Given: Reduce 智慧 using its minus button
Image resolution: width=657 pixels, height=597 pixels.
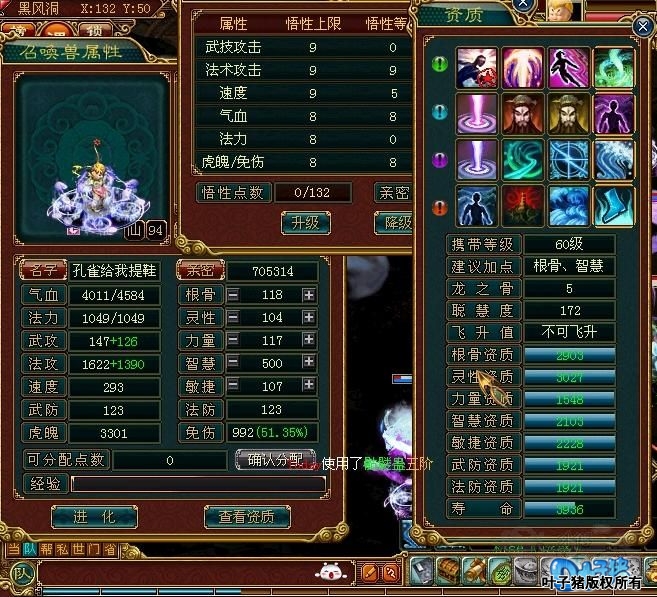Looking at the screenshot, I should (x=233, y=363).
